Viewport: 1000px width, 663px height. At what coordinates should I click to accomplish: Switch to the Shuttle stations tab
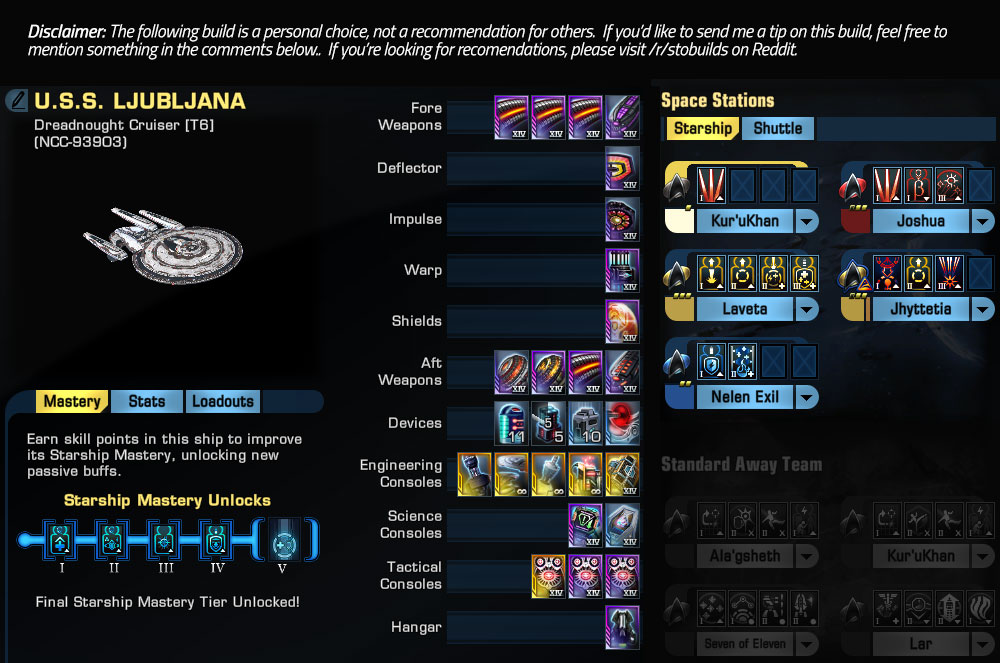point(777,128)
